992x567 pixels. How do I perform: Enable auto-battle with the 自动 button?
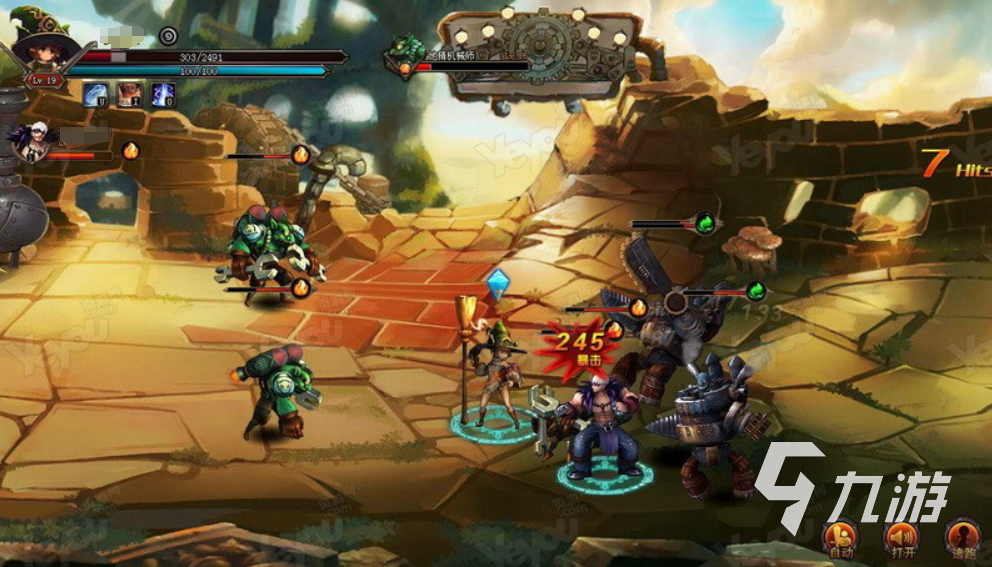[x=841, y=537]
